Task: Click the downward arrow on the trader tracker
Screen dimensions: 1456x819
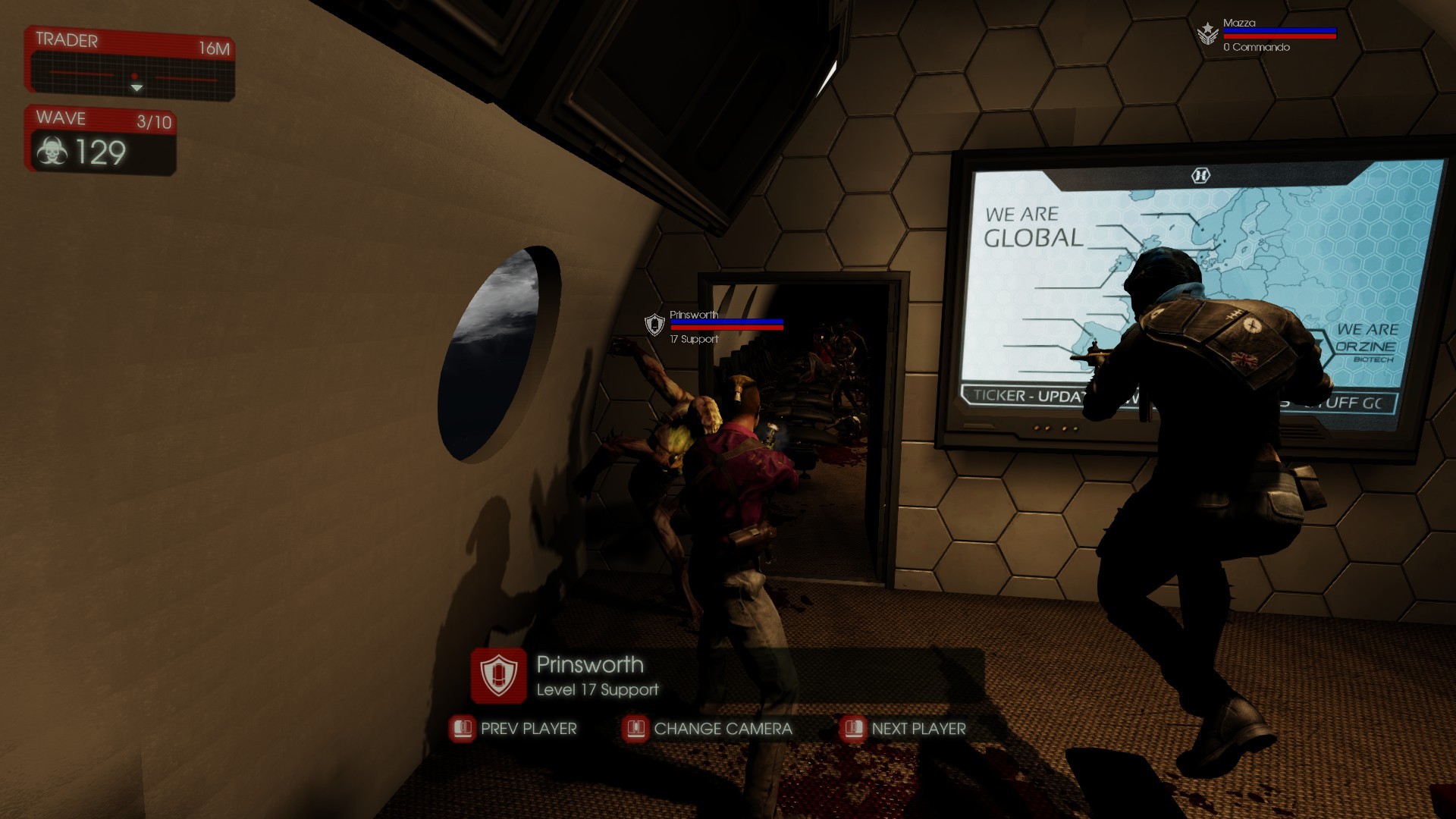Action: [x=137, y=88]
